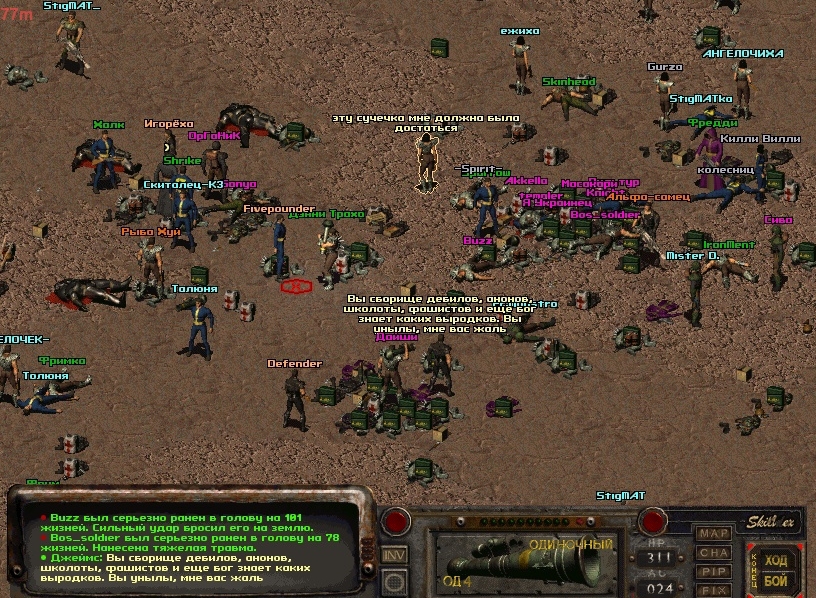Click the options button below INV
Image resolution: width=816 pixels, height=598 pixels.
[x=396, y=581]
